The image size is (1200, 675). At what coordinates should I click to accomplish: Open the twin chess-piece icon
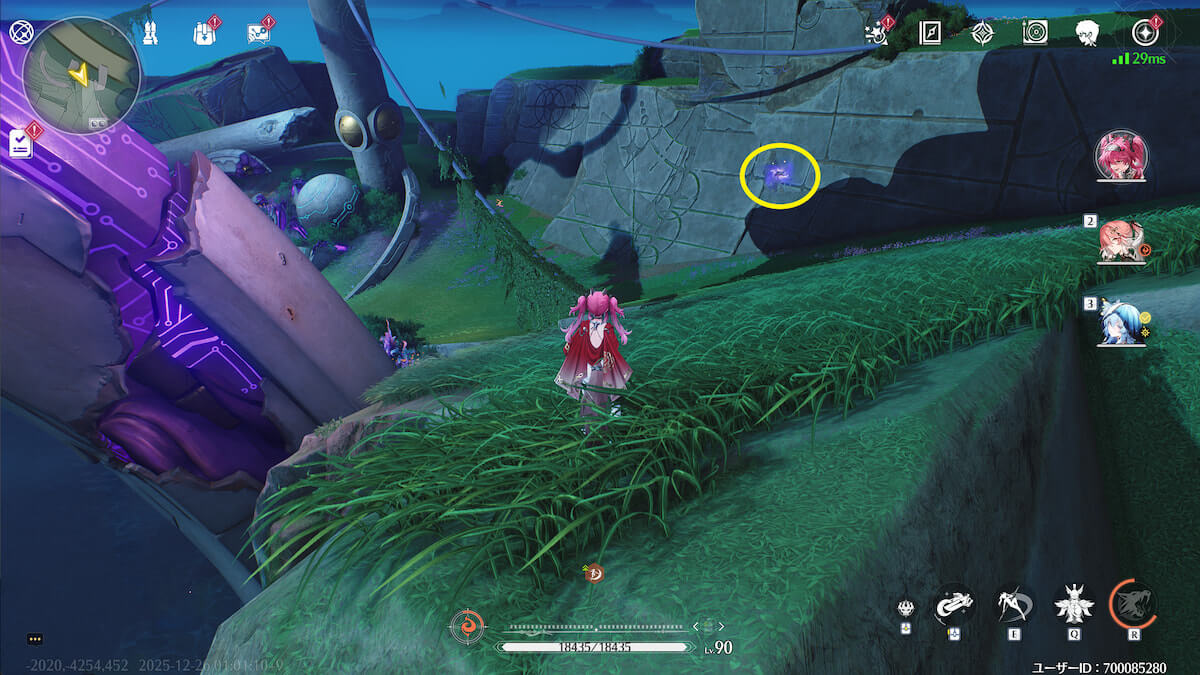point(150,33)
